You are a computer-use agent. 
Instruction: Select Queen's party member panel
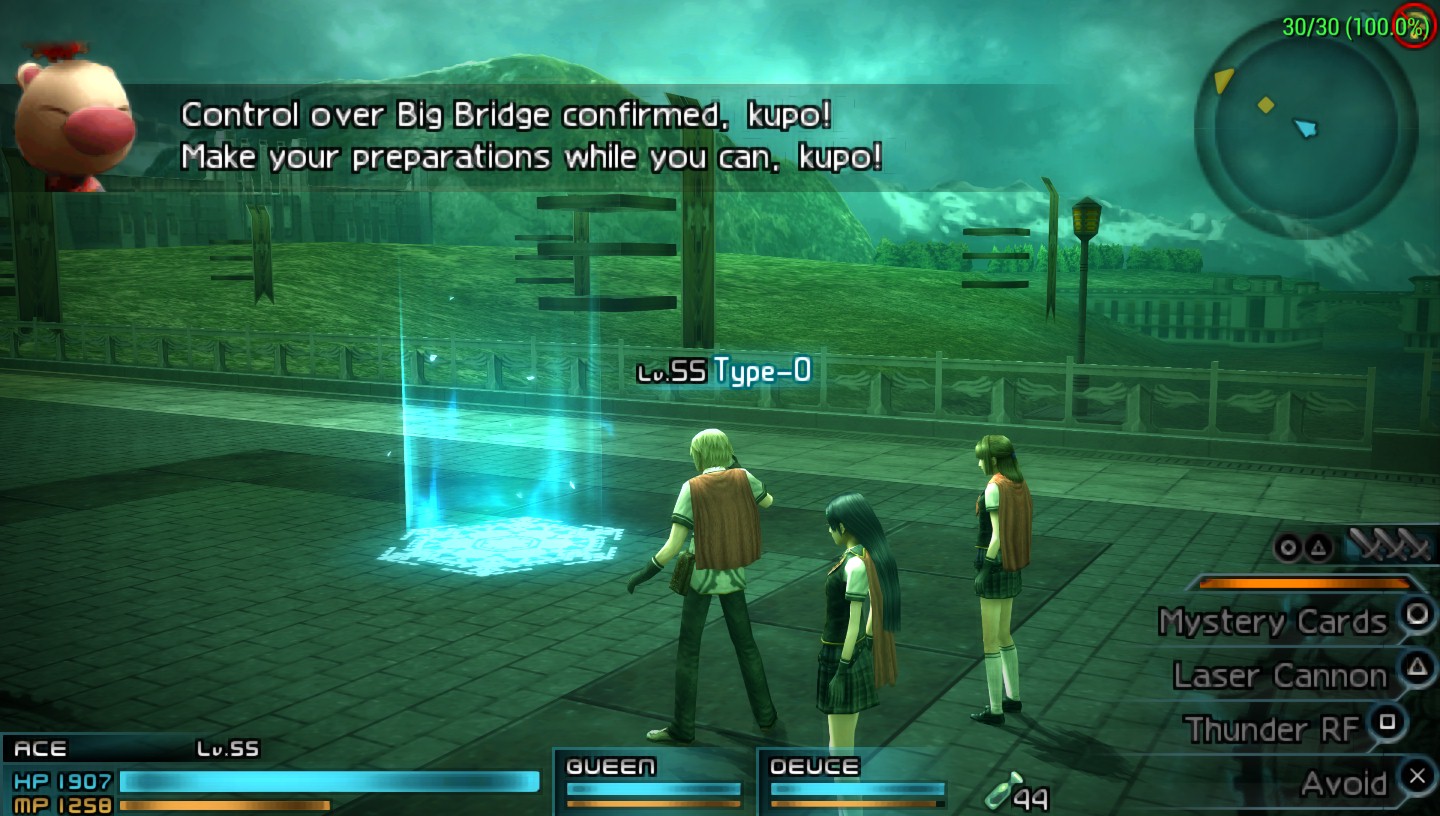pyautogui.click(x=654, y=781)
